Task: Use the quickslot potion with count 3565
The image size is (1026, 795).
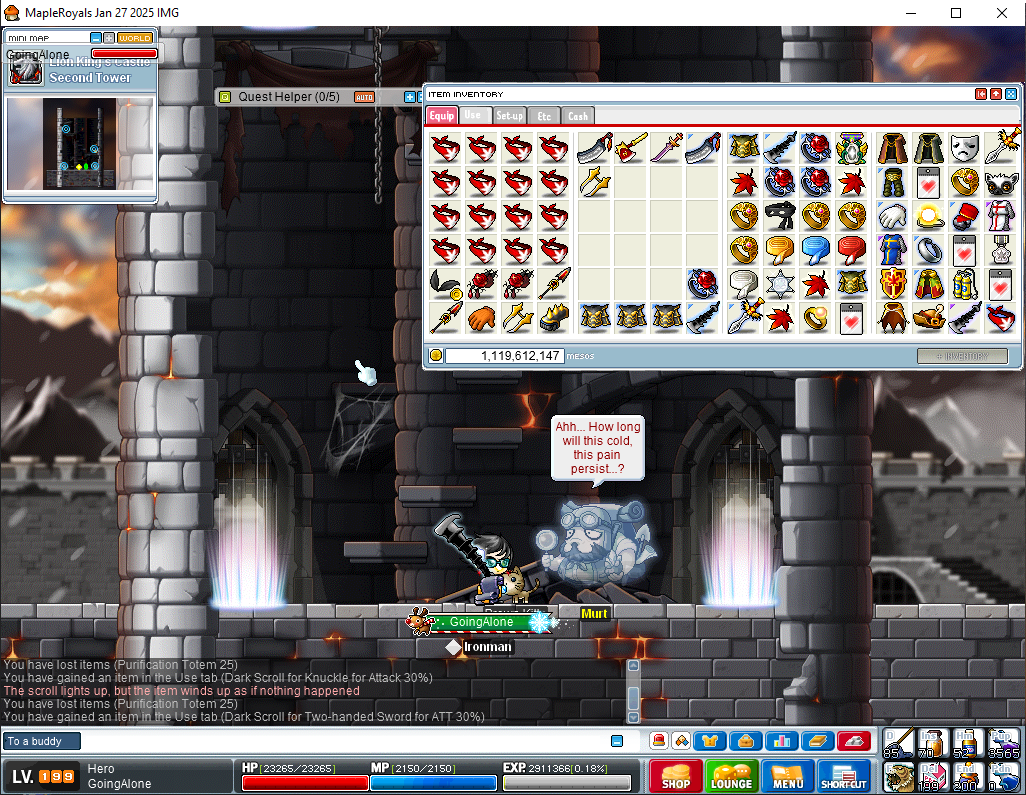Action: point(1003,743)
